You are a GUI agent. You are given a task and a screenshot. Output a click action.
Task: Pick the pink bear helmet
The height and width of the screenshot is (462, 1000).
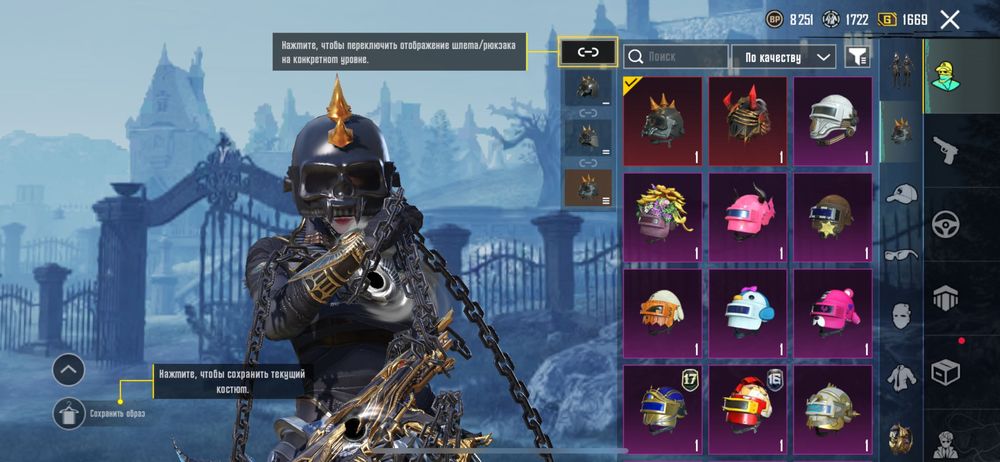point(833,311)
